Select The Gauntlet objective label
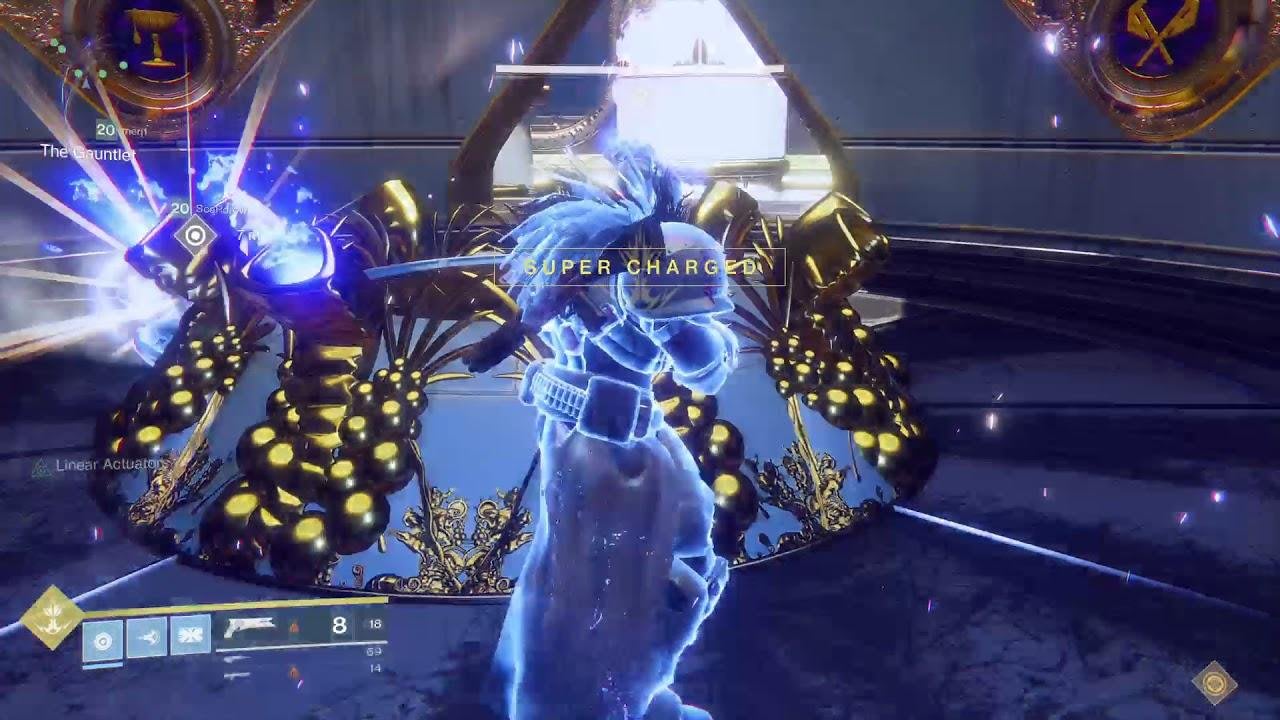The image size is (1280, 720). pyautogui.click(x=88, y=153)
